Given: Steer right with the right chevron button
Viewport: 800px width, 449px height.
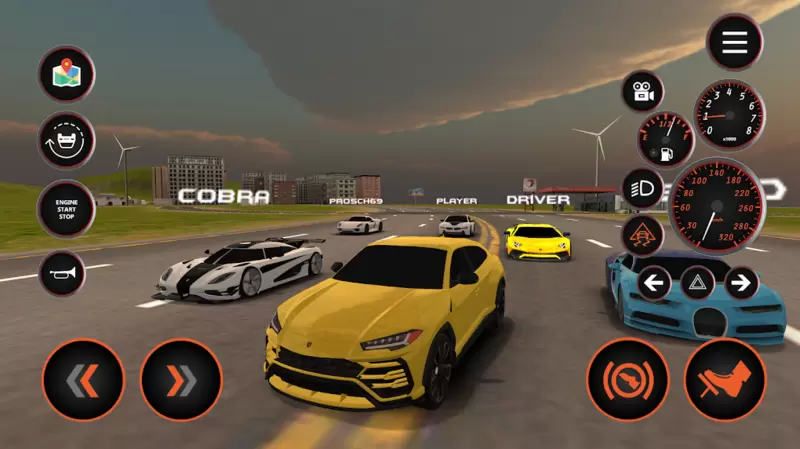Looking at the screenshot, I should 181,380.
